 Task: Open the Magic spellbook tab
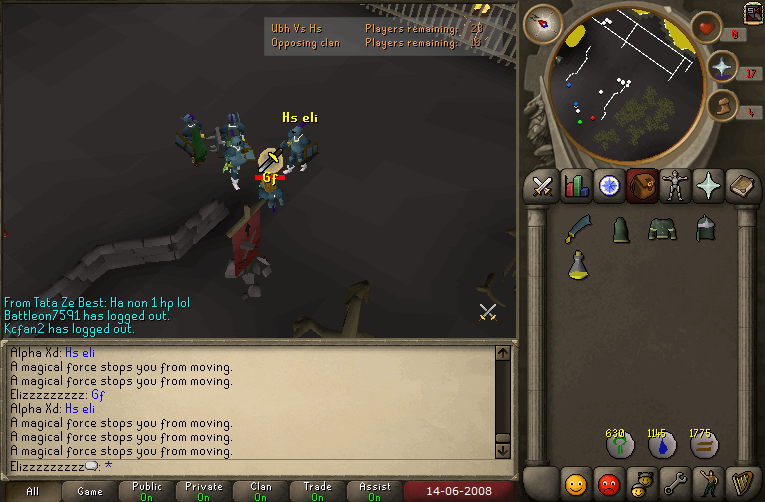(x=742, y=186)
